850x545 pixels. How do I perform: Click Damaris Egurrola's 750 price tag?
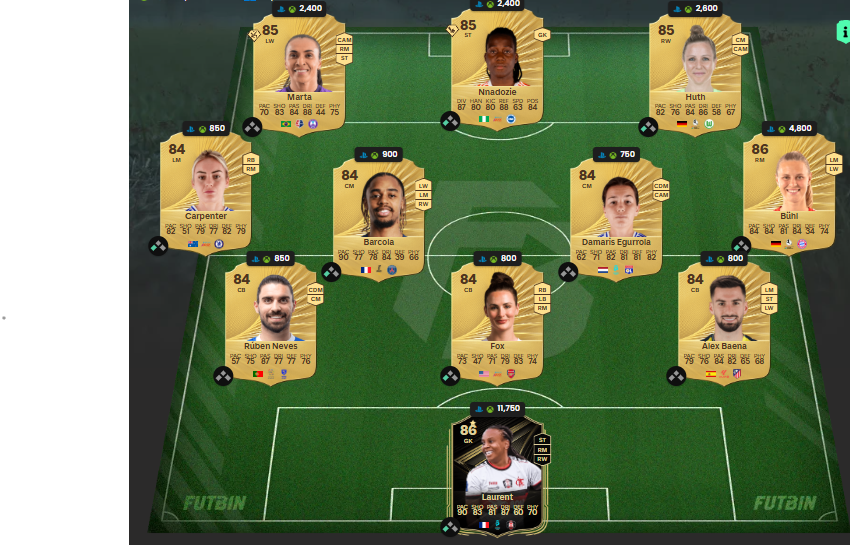tap(616, 154)
